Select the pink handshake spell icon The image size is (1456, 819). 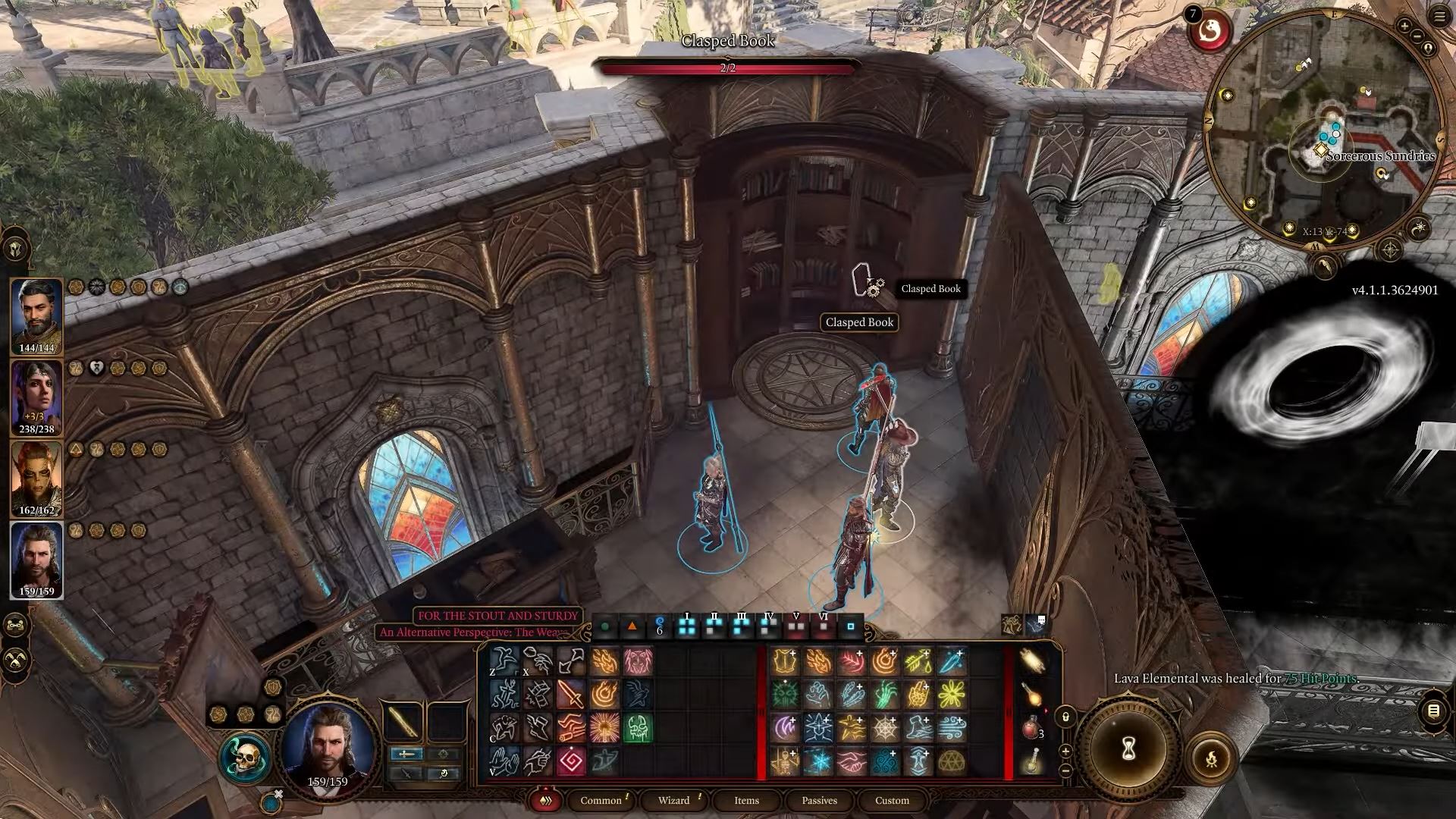(x=852, y=761)
